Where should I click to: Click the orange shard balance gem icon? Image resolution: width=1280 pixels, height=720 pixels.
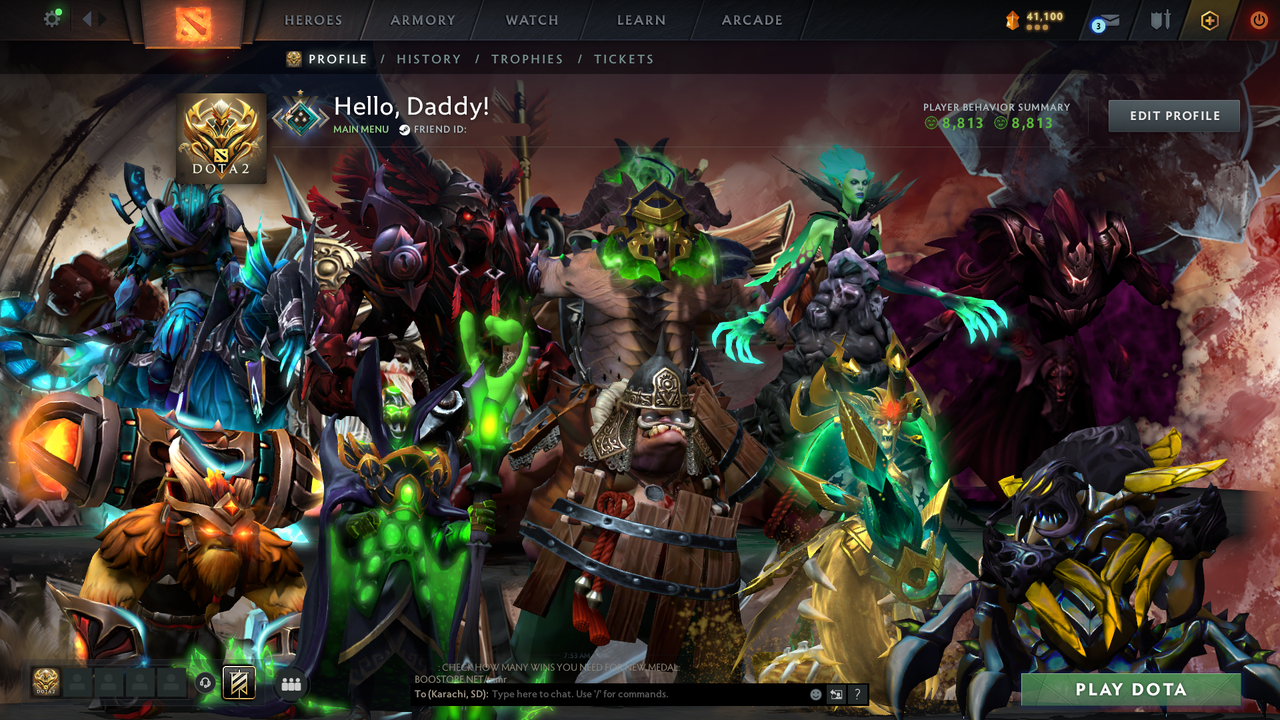[1012, 17]
